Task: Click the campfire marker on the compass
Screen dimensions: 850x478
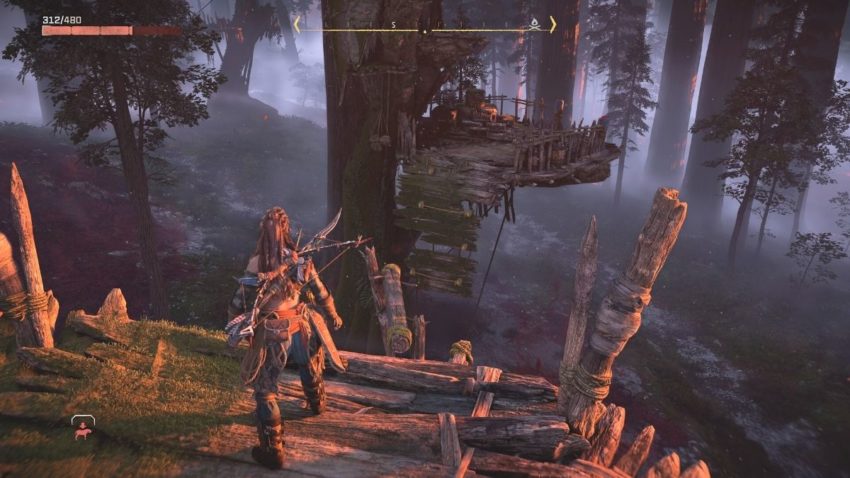Action: tap(534, 22)
